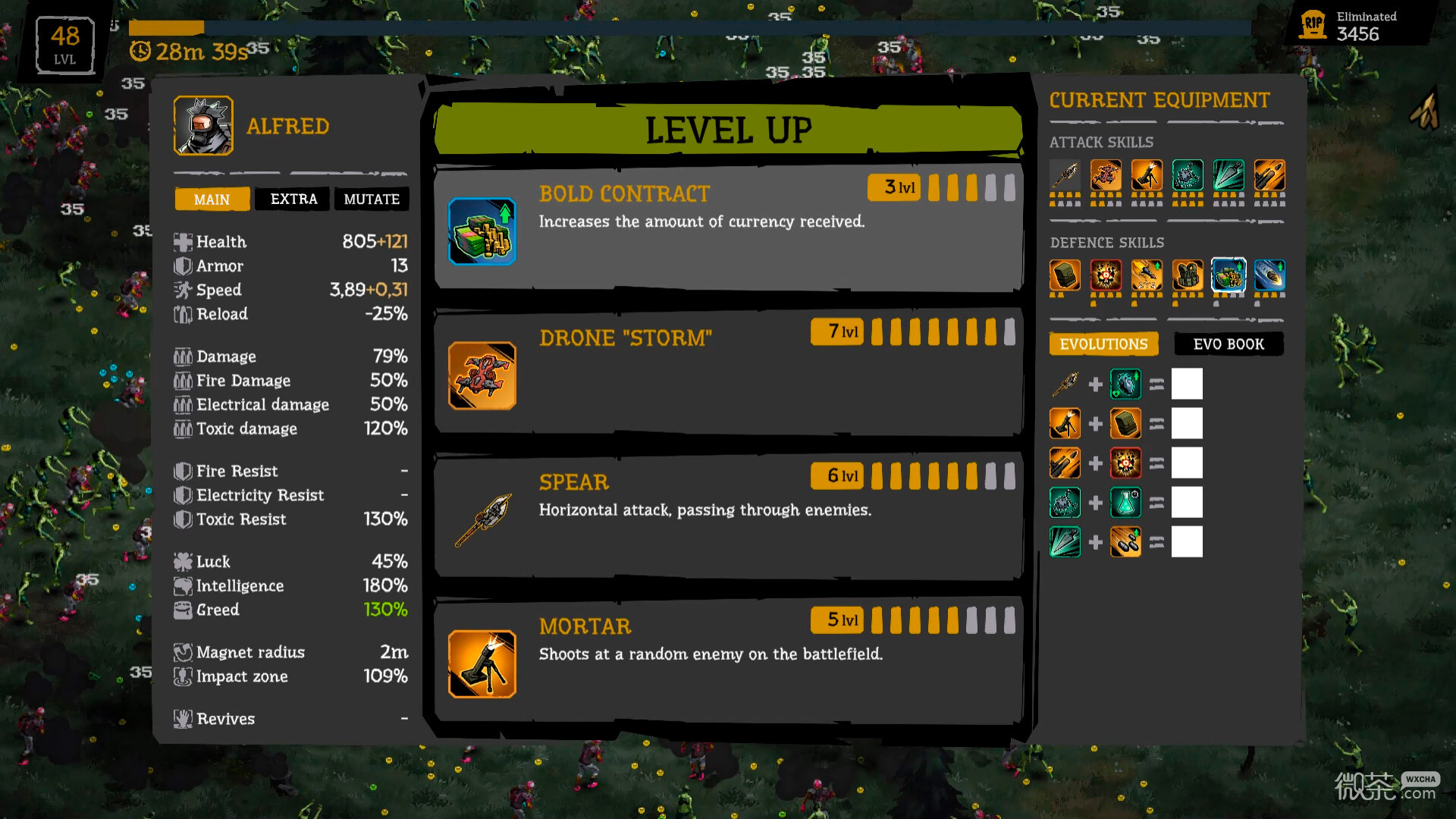Inspect the Bold Contract defence skill icon
The height and width of the screenshot is (819, 1456).
[x=1228, y=275]
